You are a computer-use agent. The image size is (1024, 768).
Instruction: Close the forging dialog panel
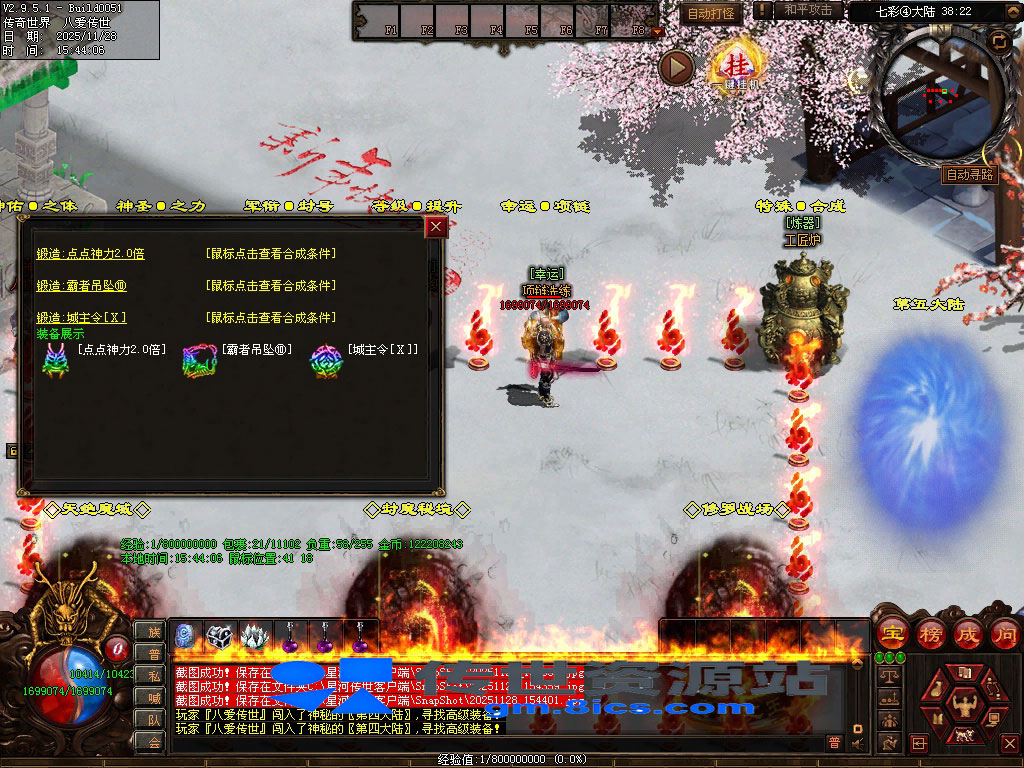(435, 227)
